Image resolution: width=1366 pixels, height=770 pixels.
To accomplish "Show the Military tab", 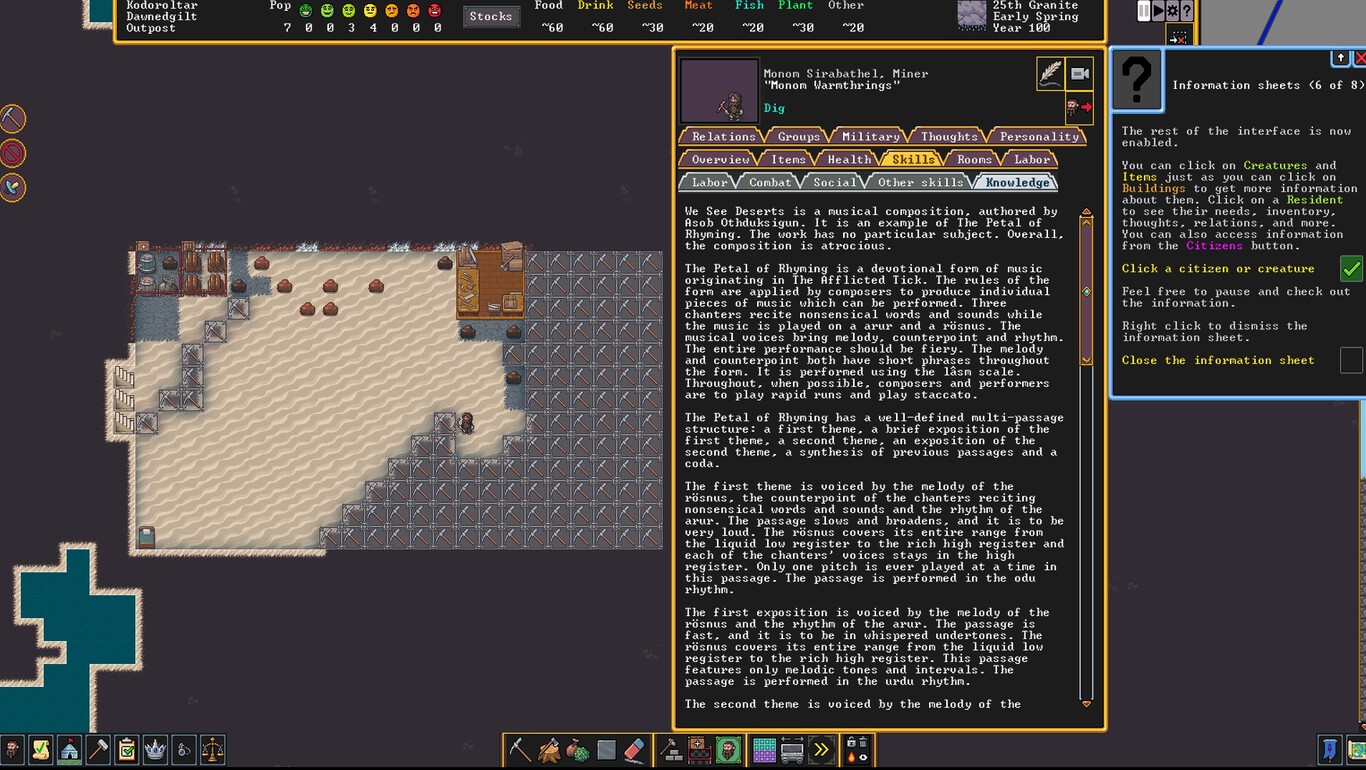I will click(x=870, y=136).
